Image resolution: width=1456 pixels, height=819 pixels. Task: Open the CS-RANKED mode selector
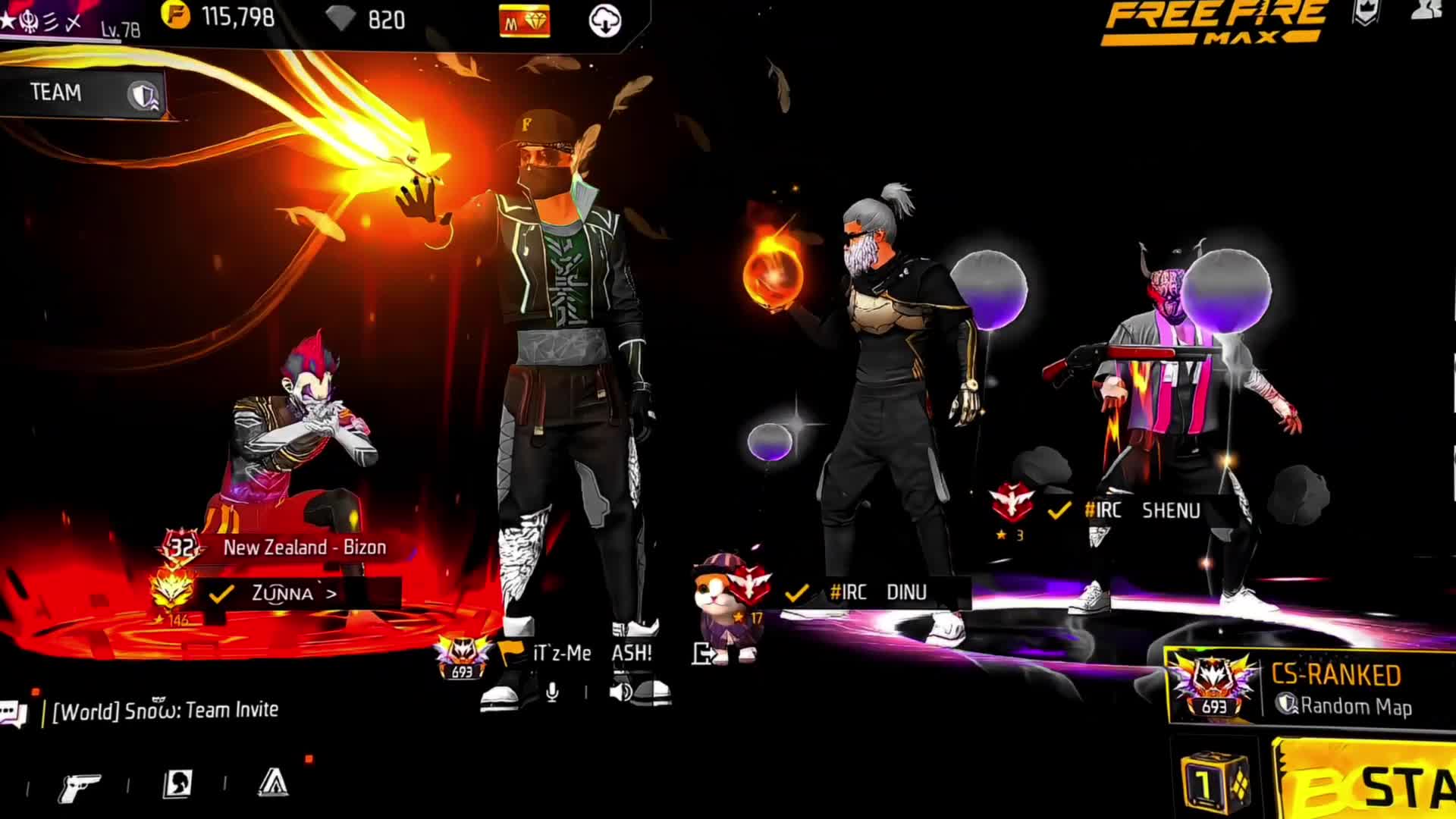[1312, 689]
